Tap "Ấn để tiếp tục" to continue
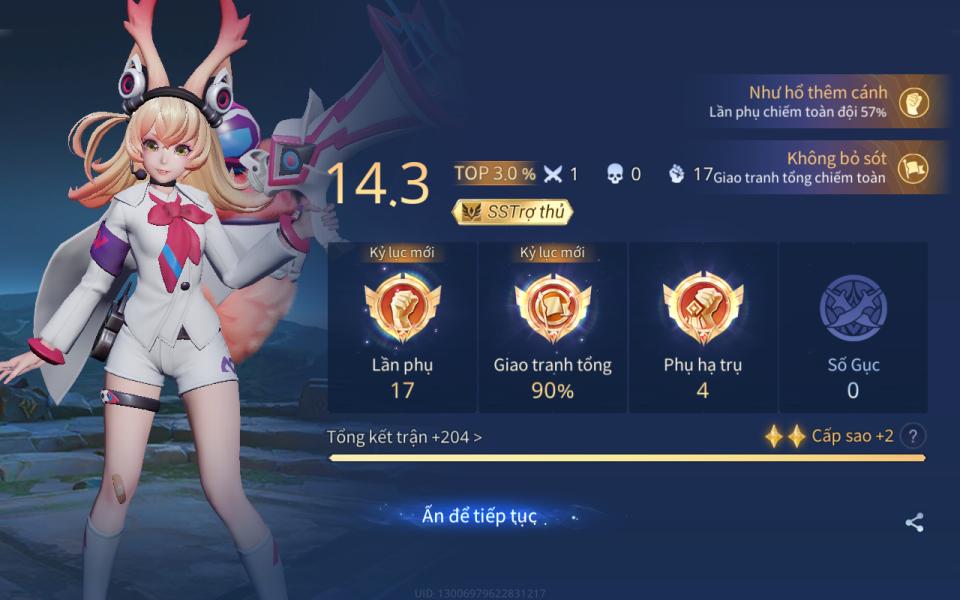This screenshot has width=960, height=600. pos(480,517)
